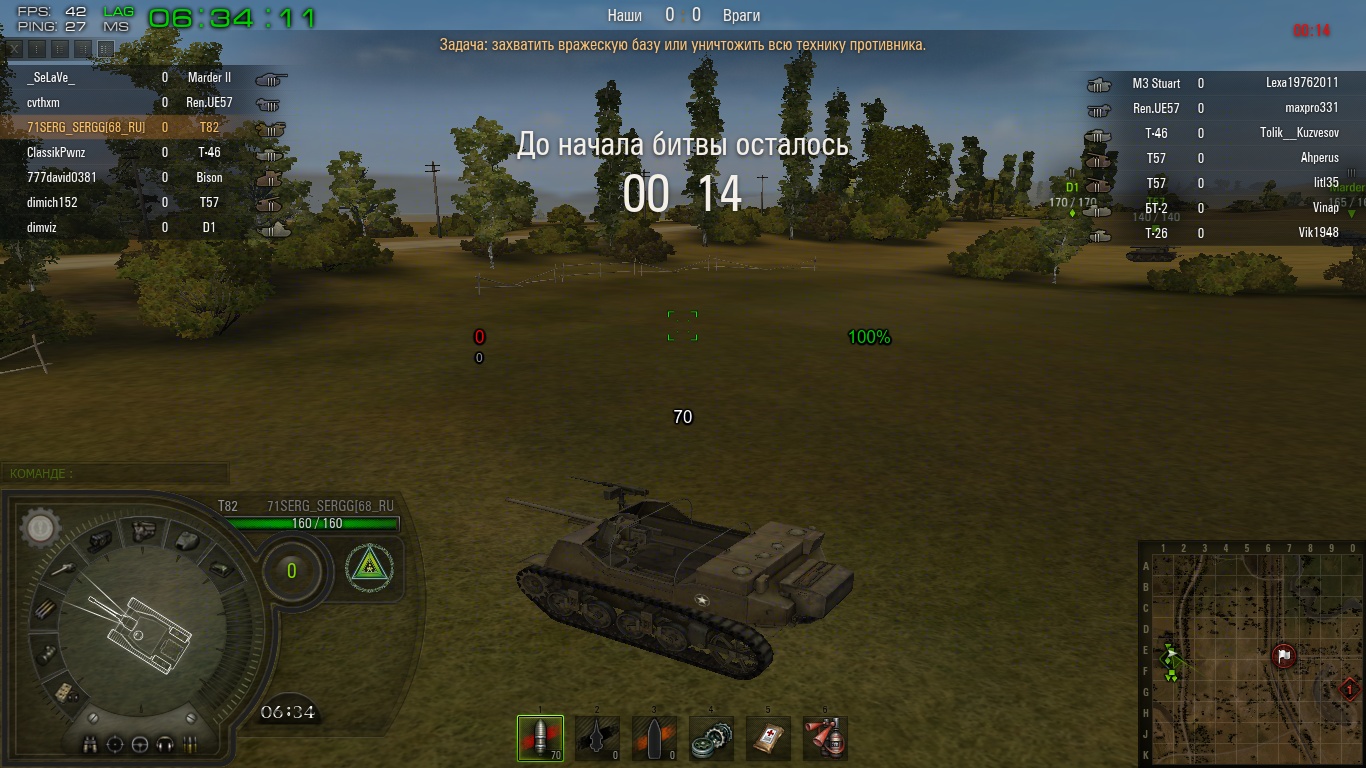The height and width of the screenshot is (768, 1366).
Task: Use the repair kit with gears icon
Action: tap(711, 738)
